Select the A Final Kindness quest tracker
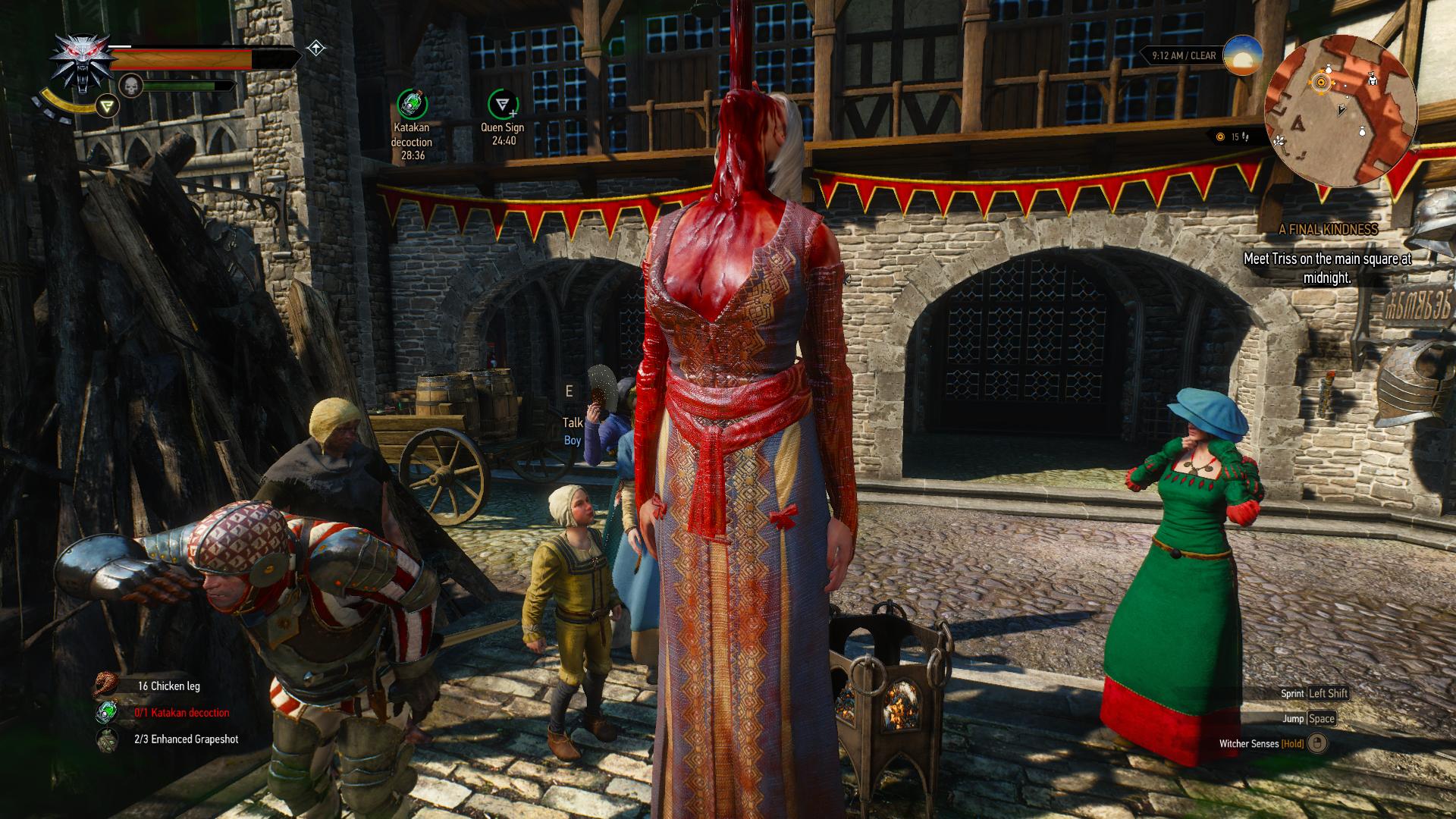Viewport: 1456px width, 819px height. pos(1327,229)
